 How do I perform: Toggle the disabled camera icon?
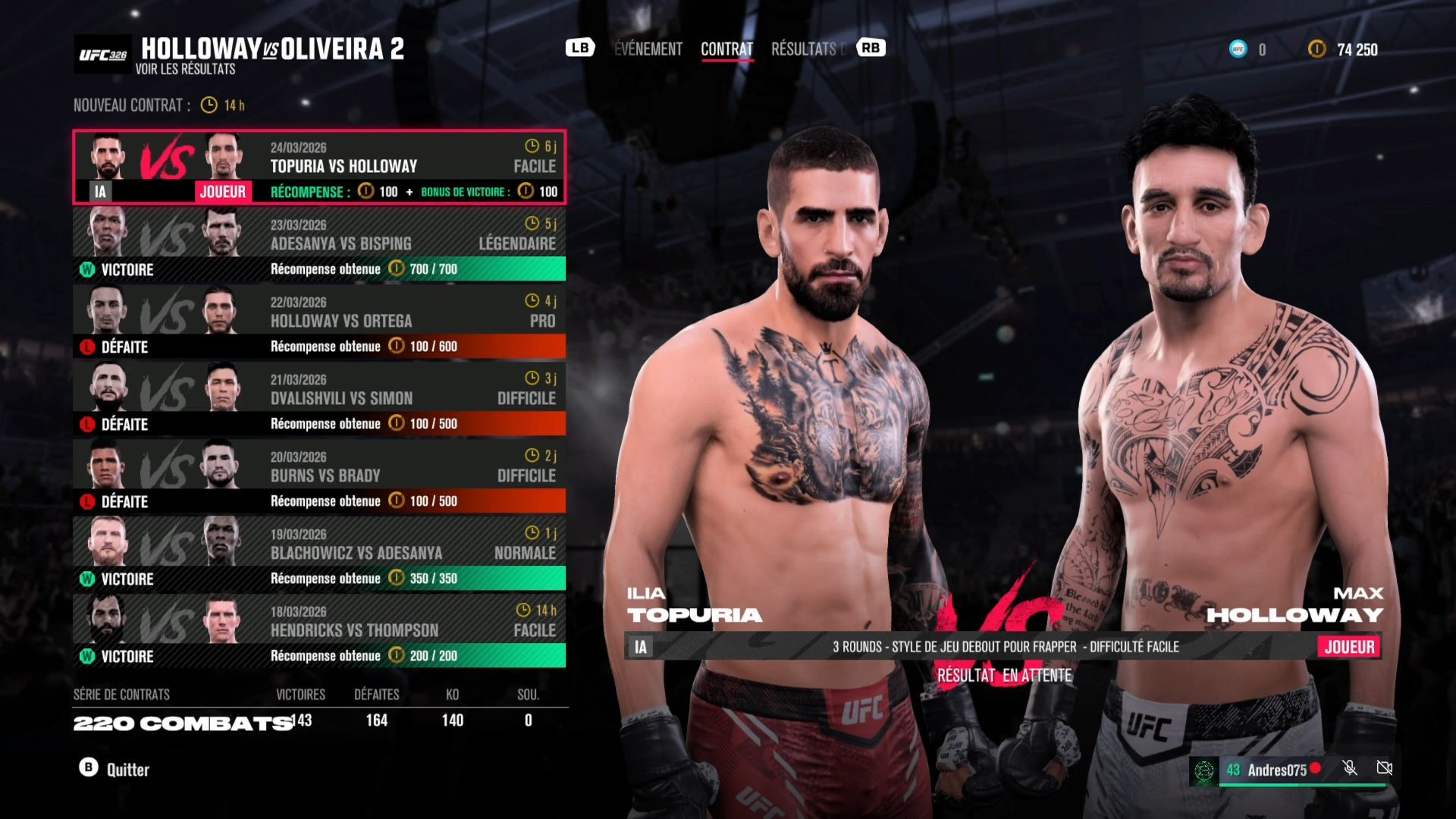click(1384, 768)
